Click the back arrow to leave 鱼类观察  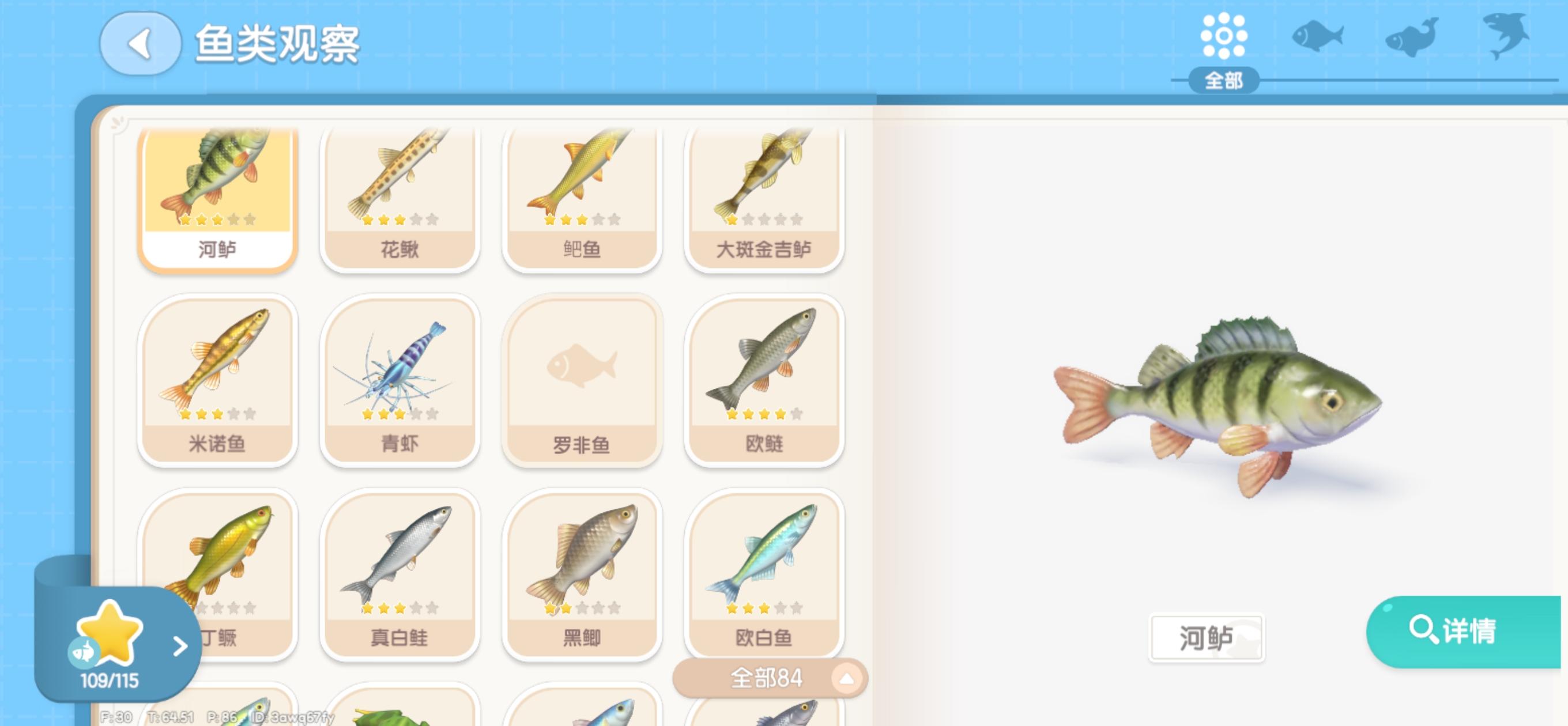click(x=141, y=45)
